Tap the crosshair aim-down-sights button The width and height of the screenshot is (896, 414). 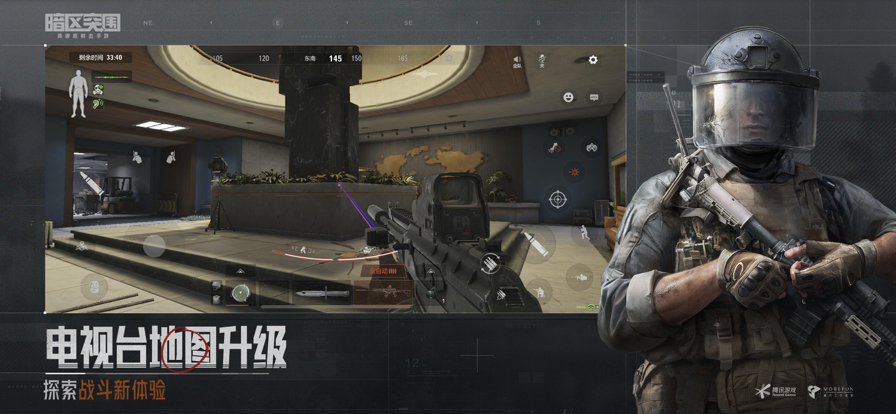[x=557, y=199]
